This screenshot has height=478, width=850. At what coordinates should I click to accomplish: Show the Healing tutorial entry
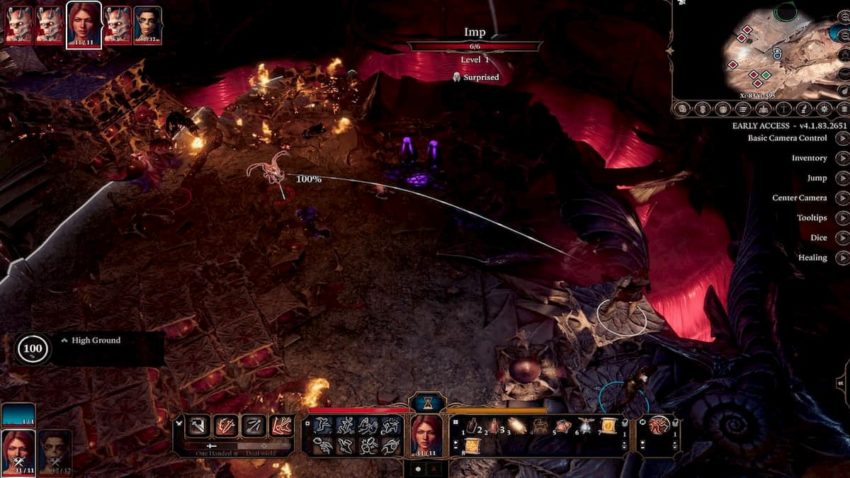click(x=842, y=258)
